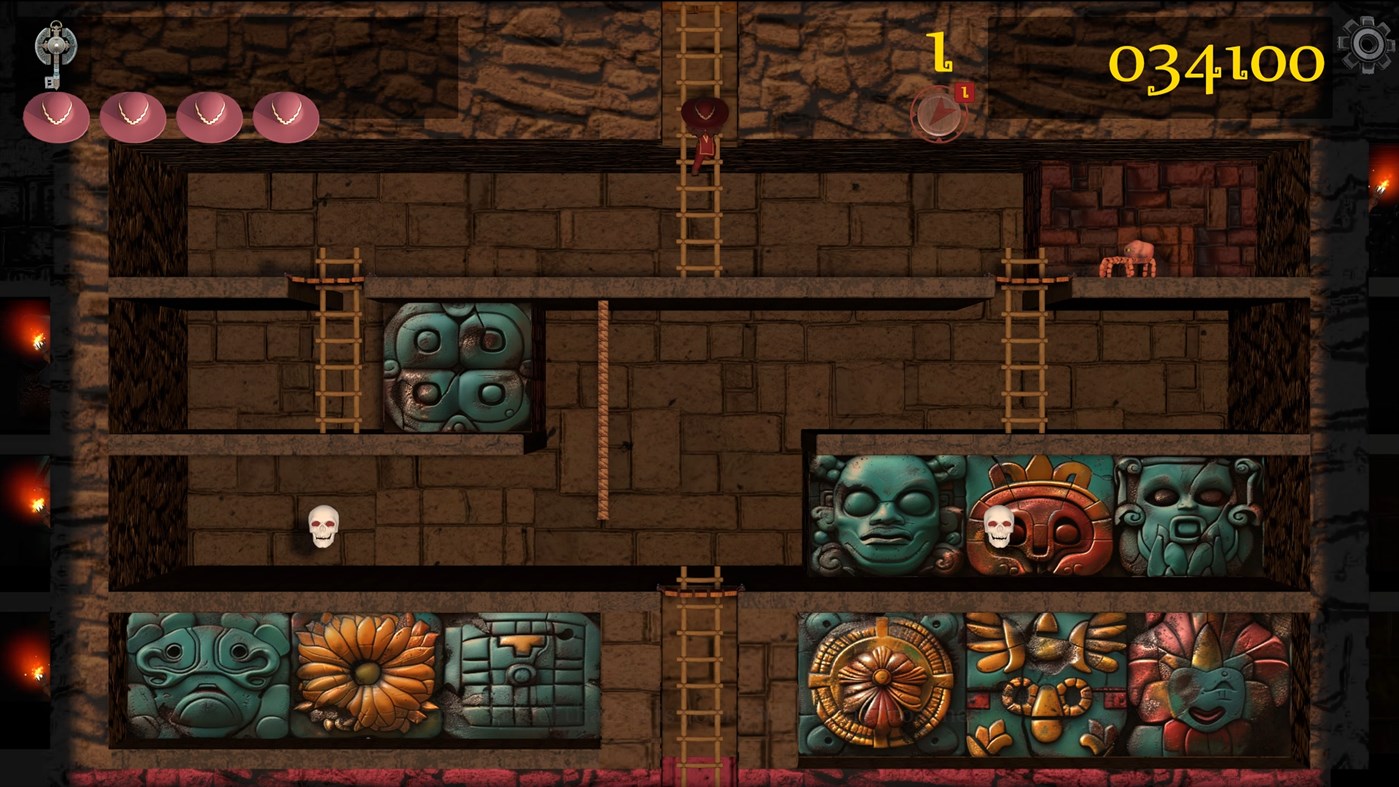Click the white skull enemy near the left ladder
Screen dimensions: 1399x787
[322, 526]
